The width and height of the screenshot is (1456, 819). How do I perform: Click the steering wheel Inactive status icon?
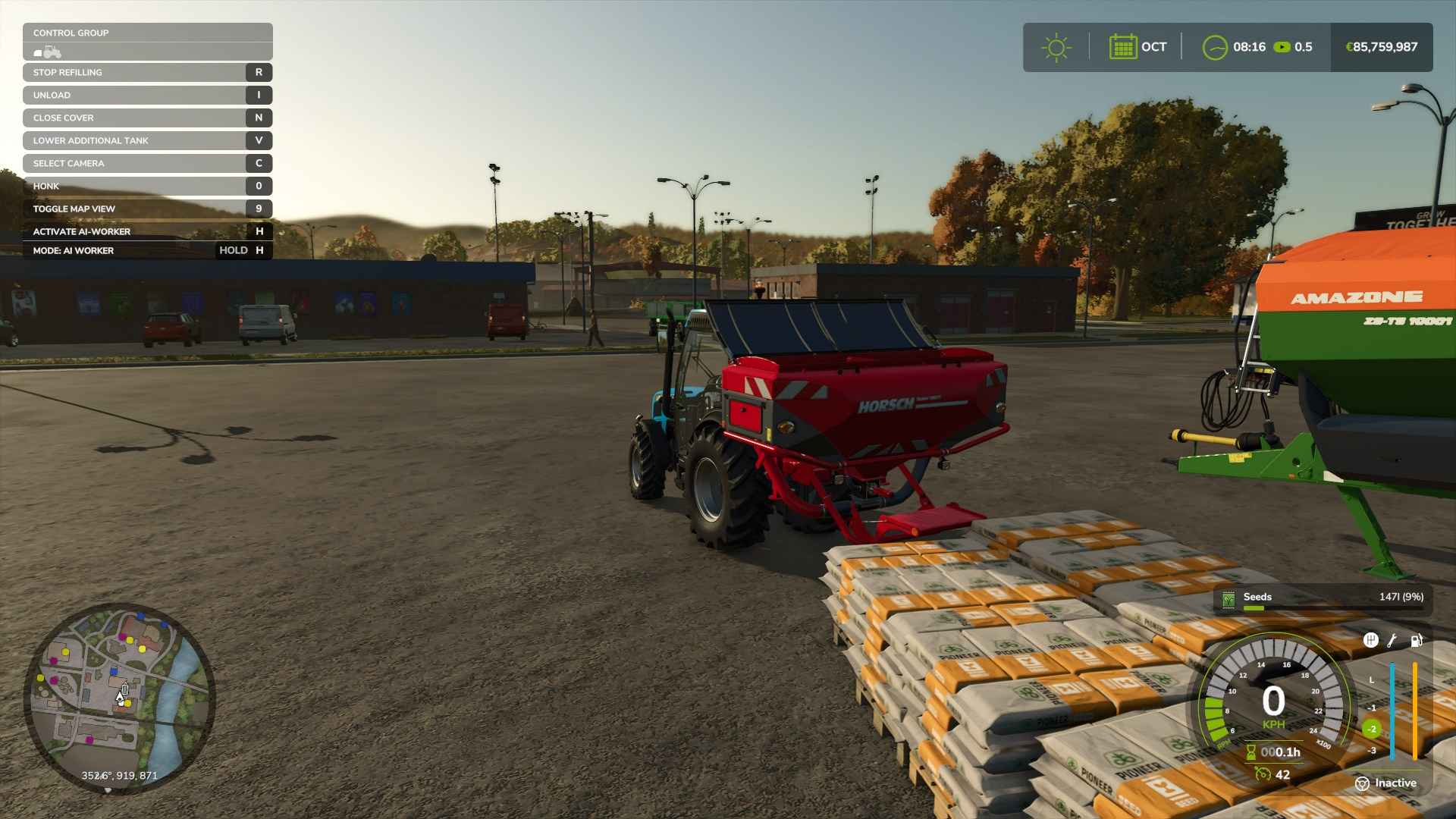click(1362, 783)
